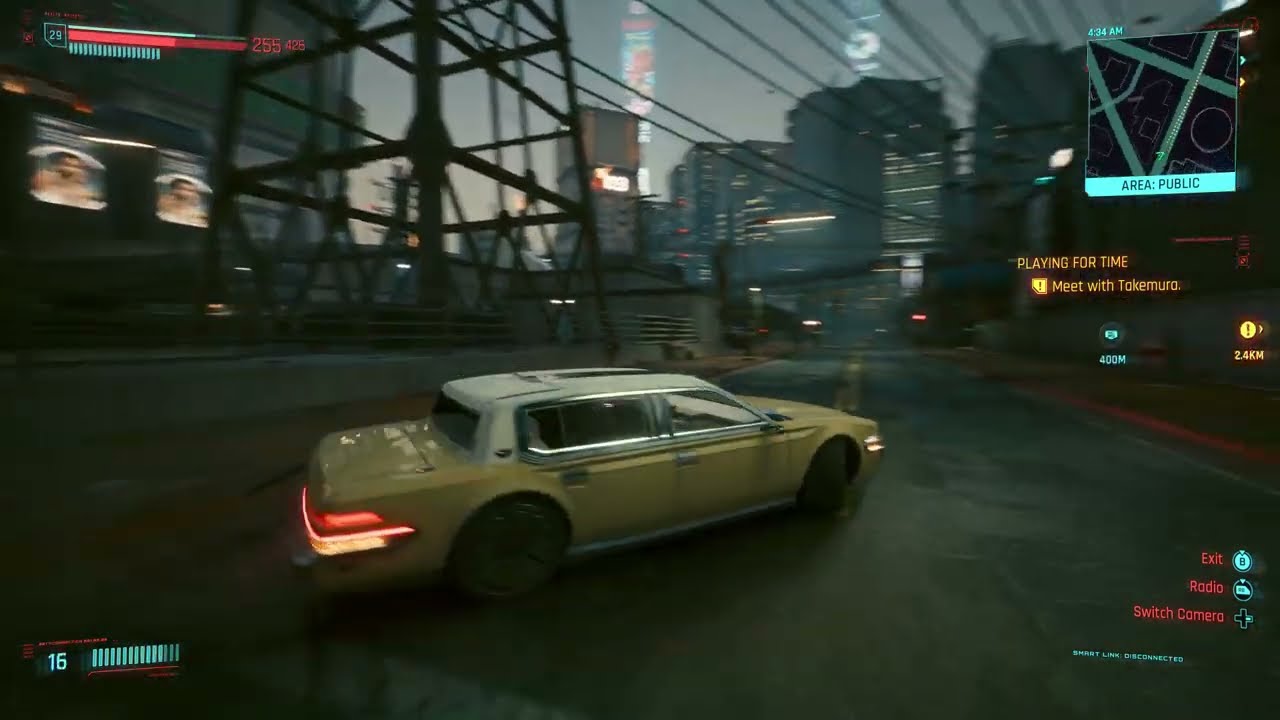Click the gear indicator showing 16
Screen dimensions: 1280x720
(57, 659)
